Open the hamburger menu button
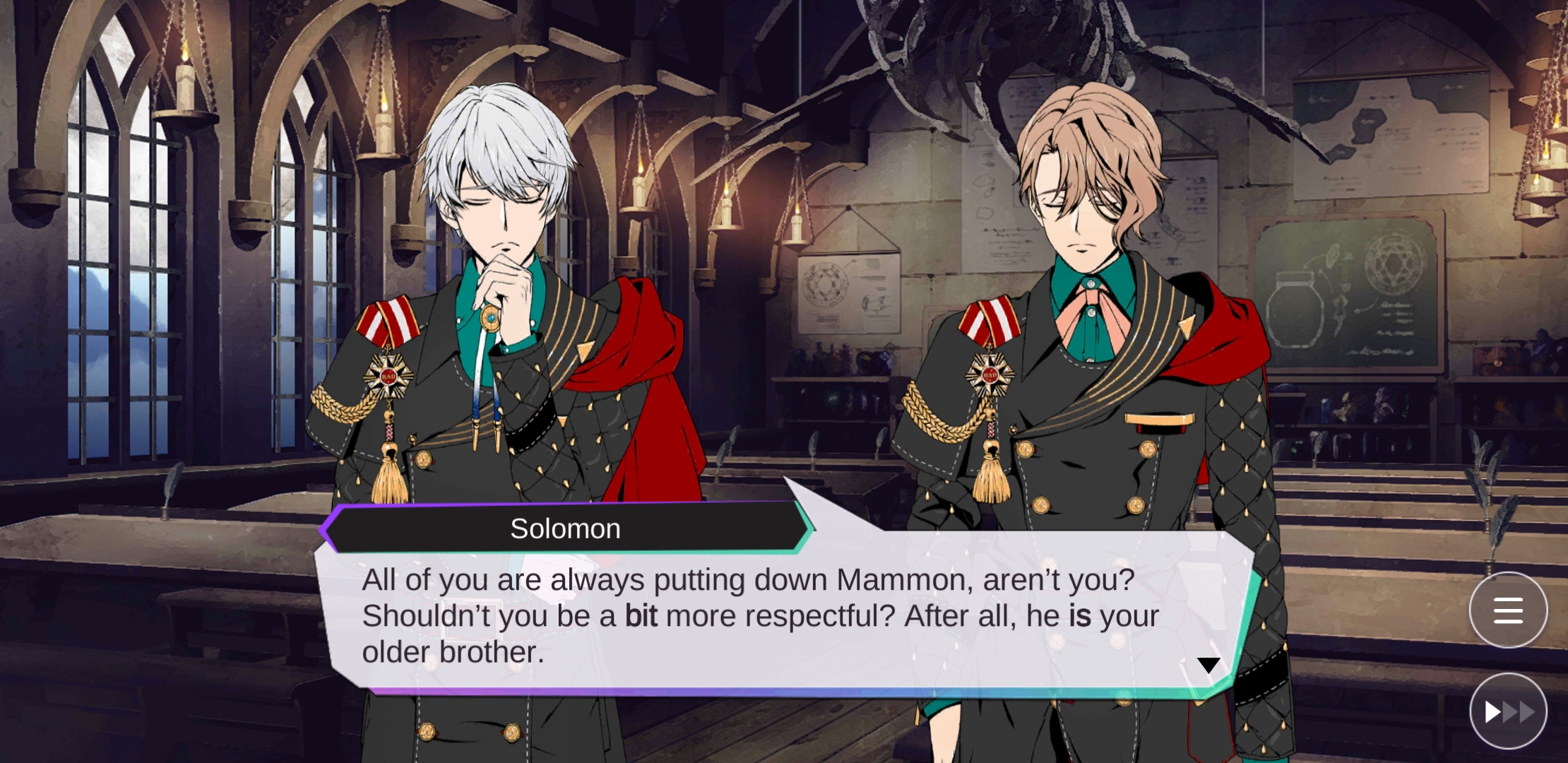This screenshot has height=763, width=1568. tap(1508, 610)
